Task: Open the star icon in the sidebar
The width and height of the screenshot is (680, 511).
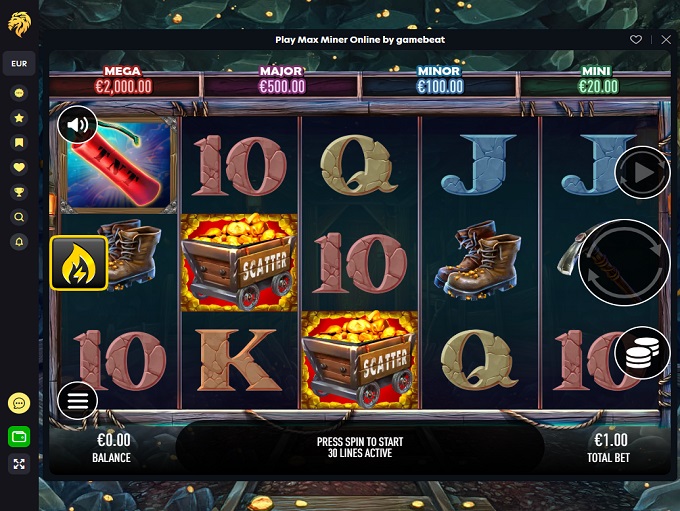Action: pyautogui.click(x=19, y=117)
